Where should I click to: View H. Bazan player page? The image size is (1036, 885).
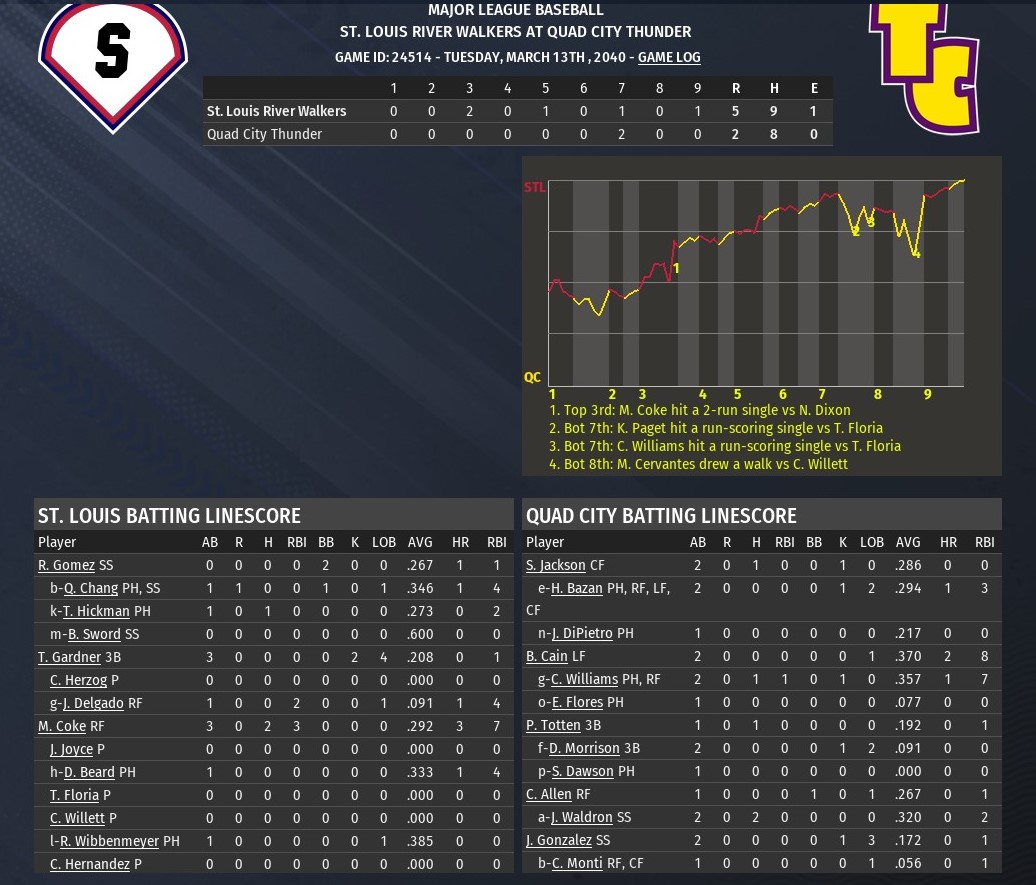pyautogui.click(x=576, y=589)
